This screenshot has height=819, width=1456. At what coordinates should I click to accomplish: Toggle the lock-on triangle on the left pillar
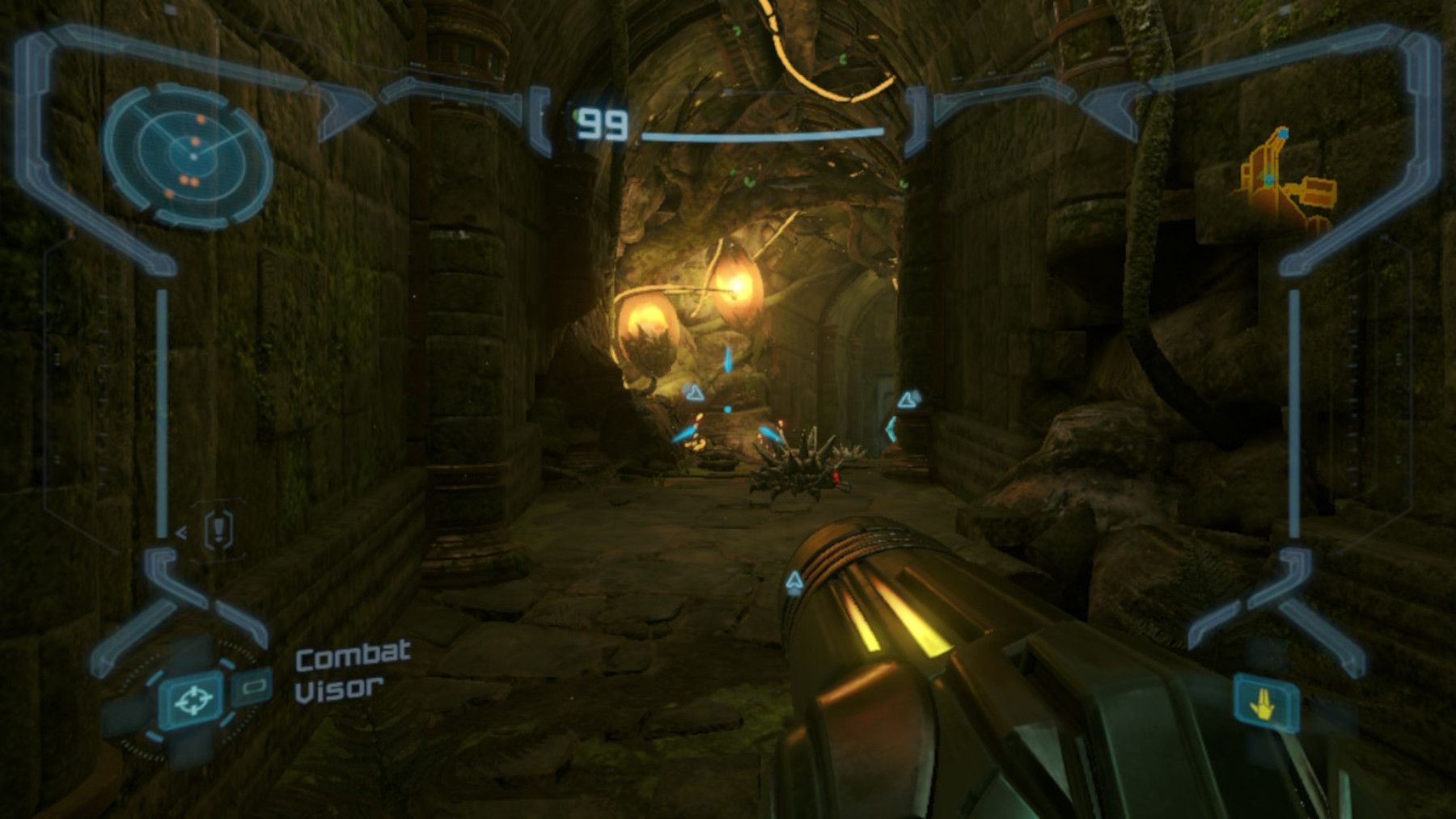[x=692, y=393]
